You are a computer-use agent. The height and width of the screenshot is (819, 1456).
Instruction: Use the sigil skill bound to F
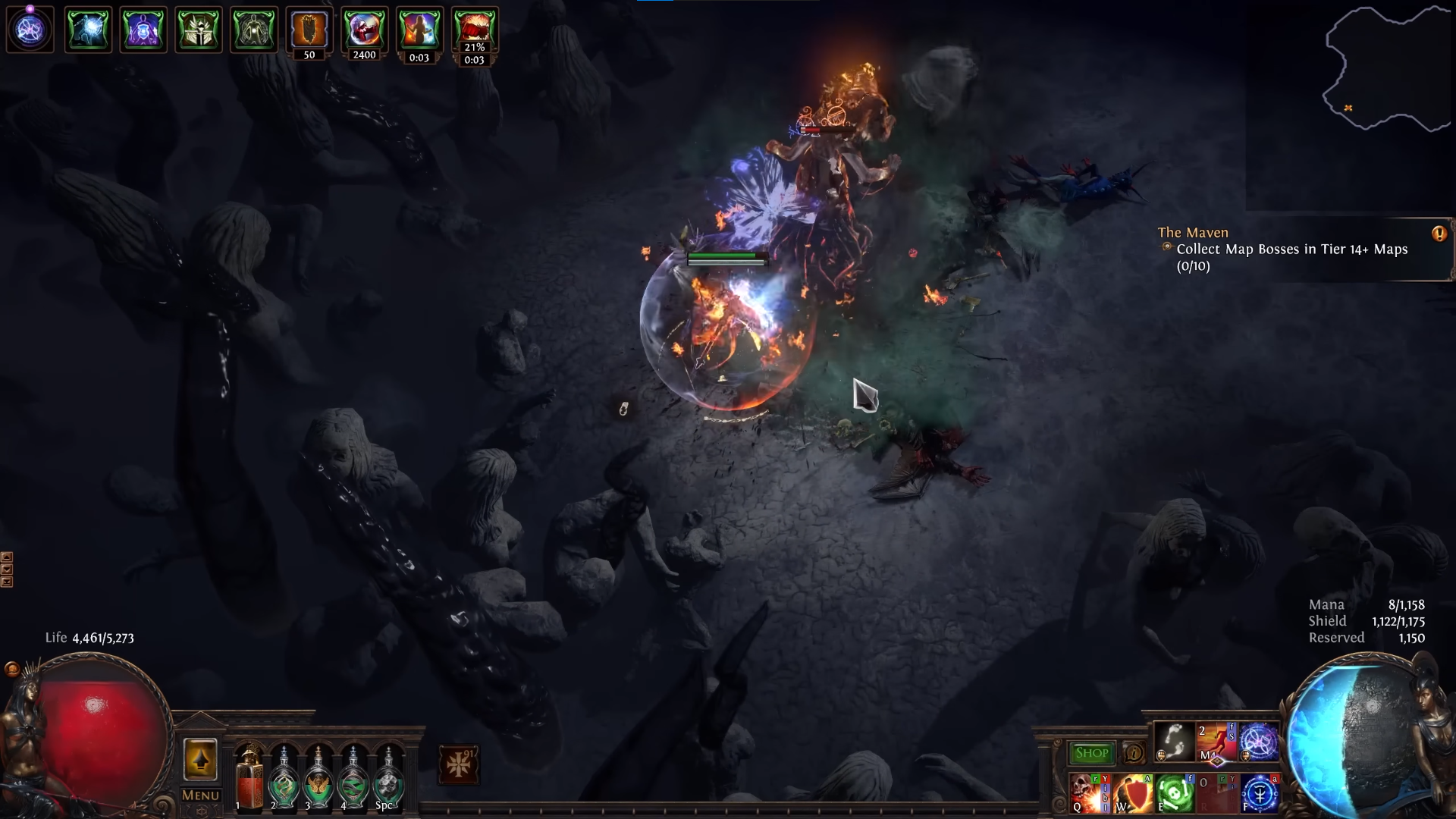tap(1259, 792)
